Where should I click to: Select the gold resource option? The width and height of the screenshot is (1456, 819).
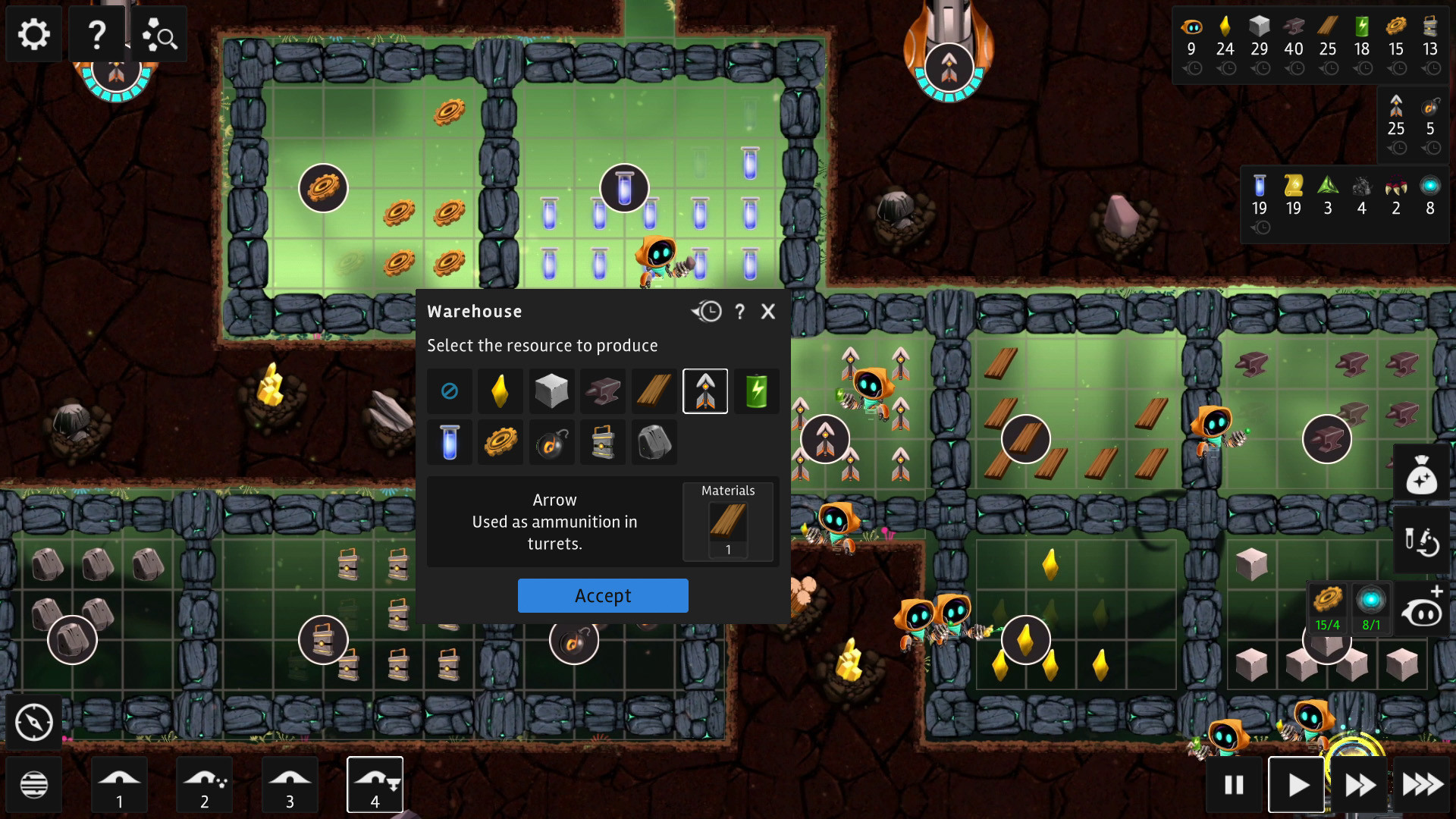(x=500, y=391)
